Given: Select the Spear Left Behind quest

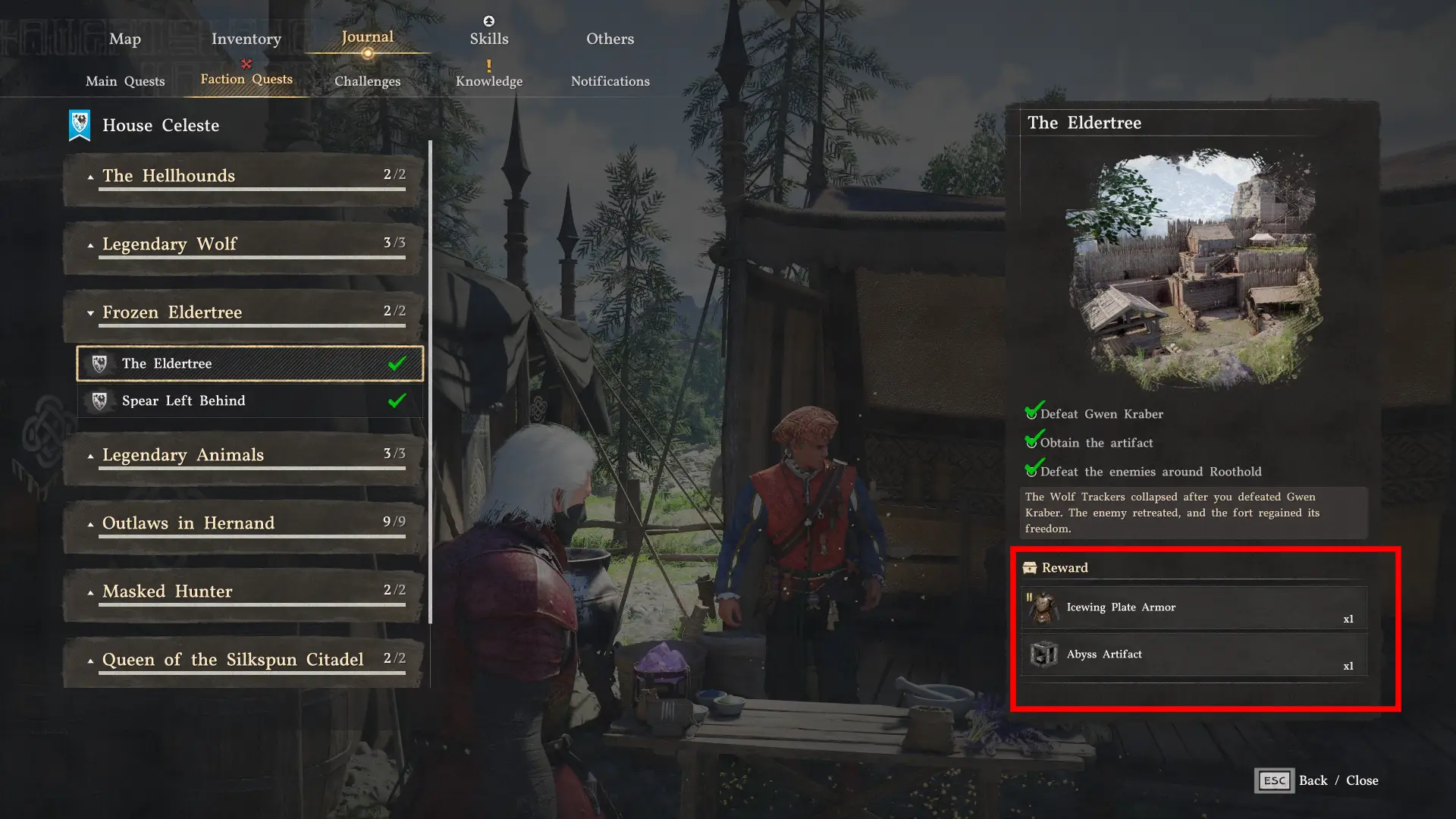Looking at the screenshot, I should click(x=249, y=401).
